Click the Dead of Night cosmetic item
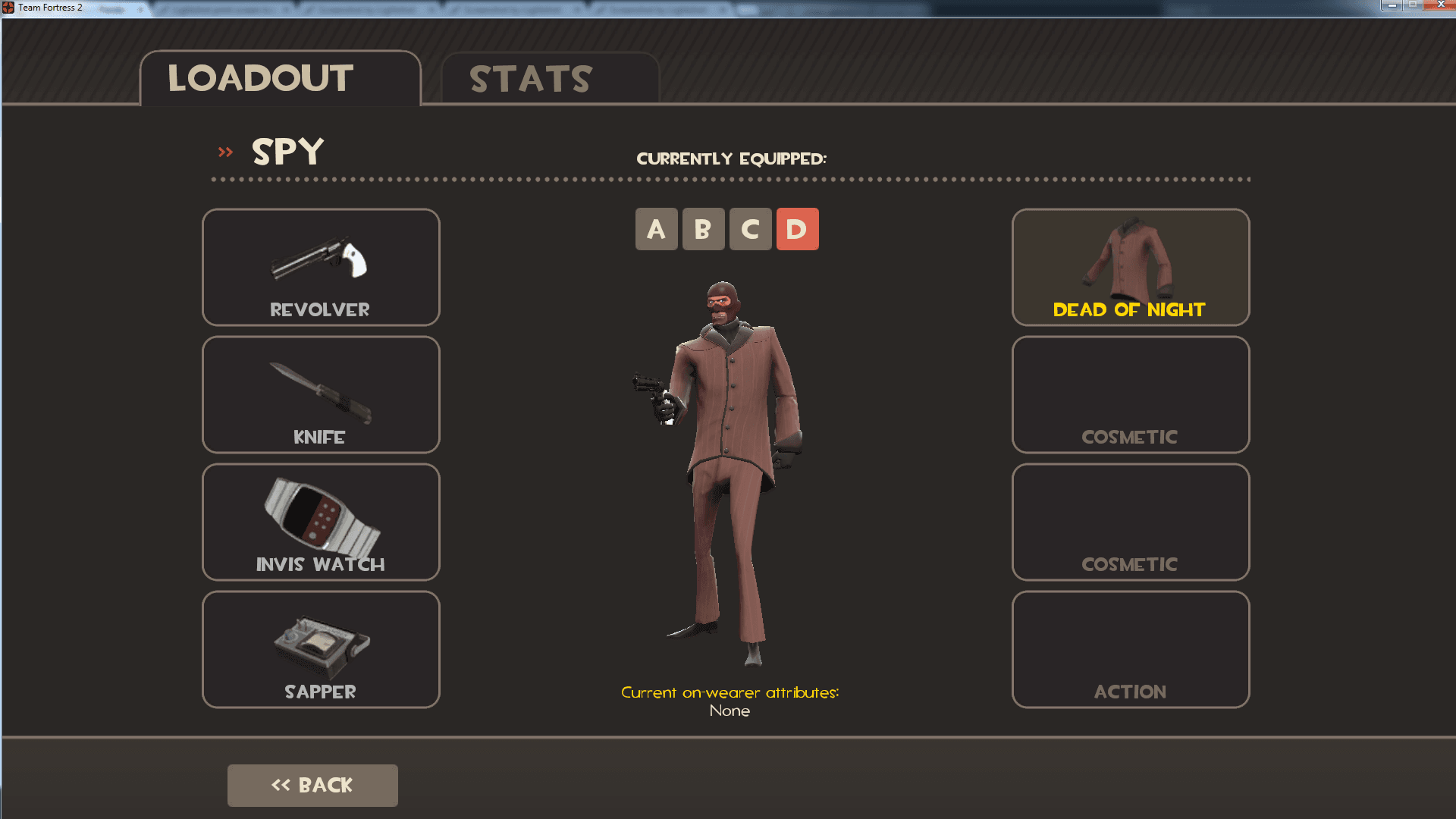1456x819 pixels. [x=1130, y=267]
